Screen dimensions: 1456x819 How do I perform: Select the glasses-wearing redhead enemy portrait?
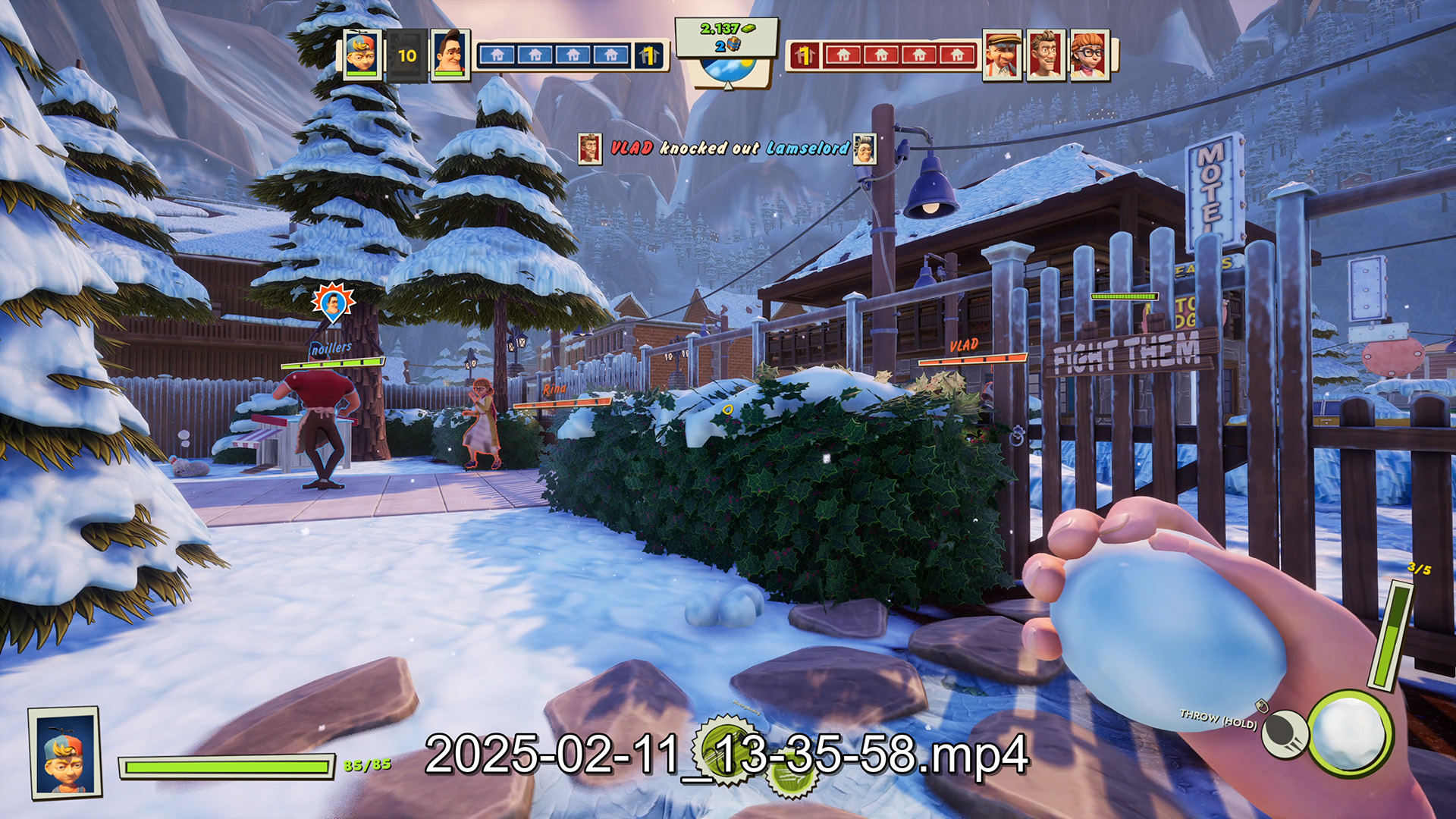click(1089, 54)
